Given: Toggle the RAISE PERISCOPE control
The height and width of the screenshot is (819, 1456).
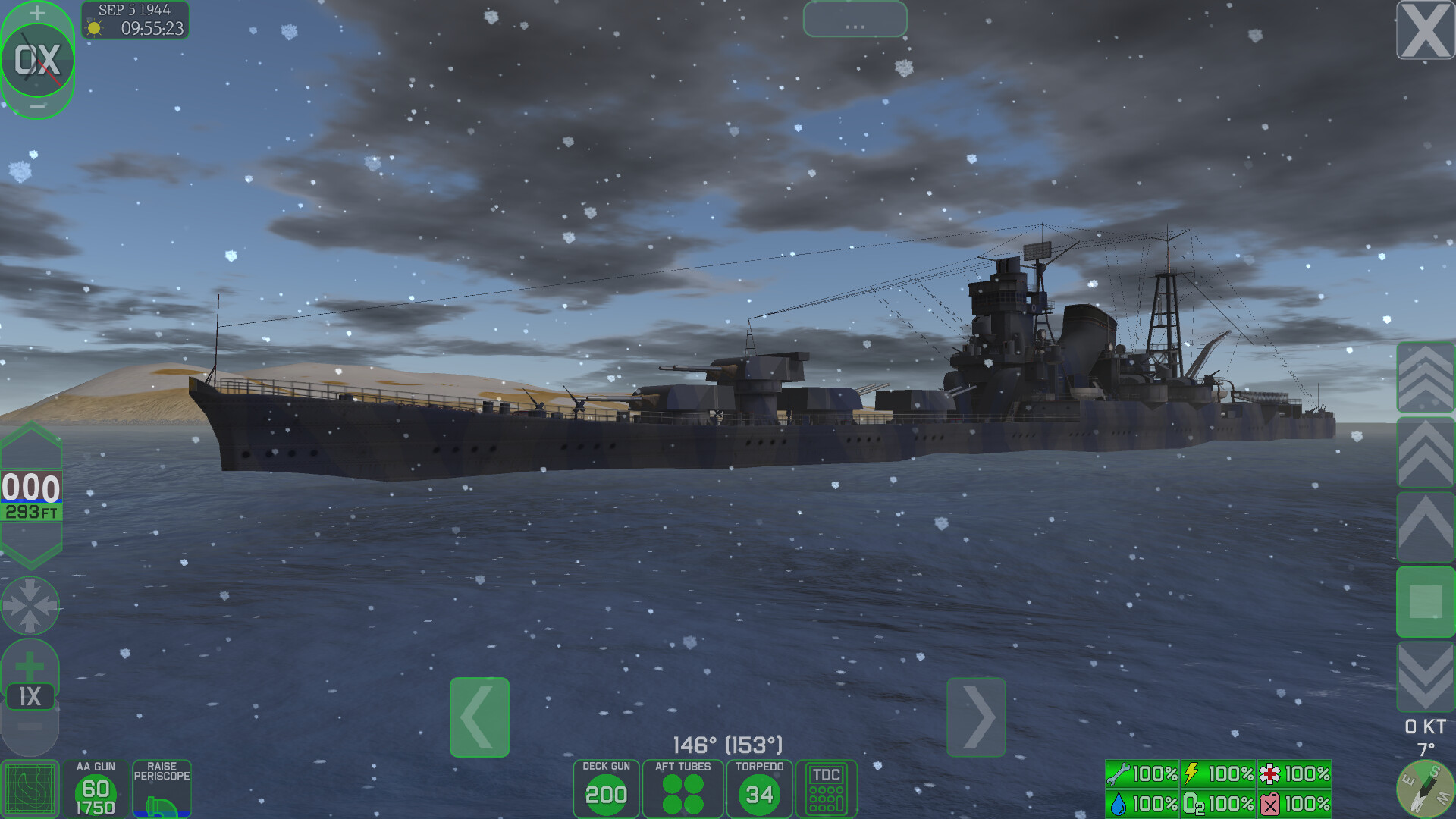Looking at the screenshot, I should (x=162, y=789).
